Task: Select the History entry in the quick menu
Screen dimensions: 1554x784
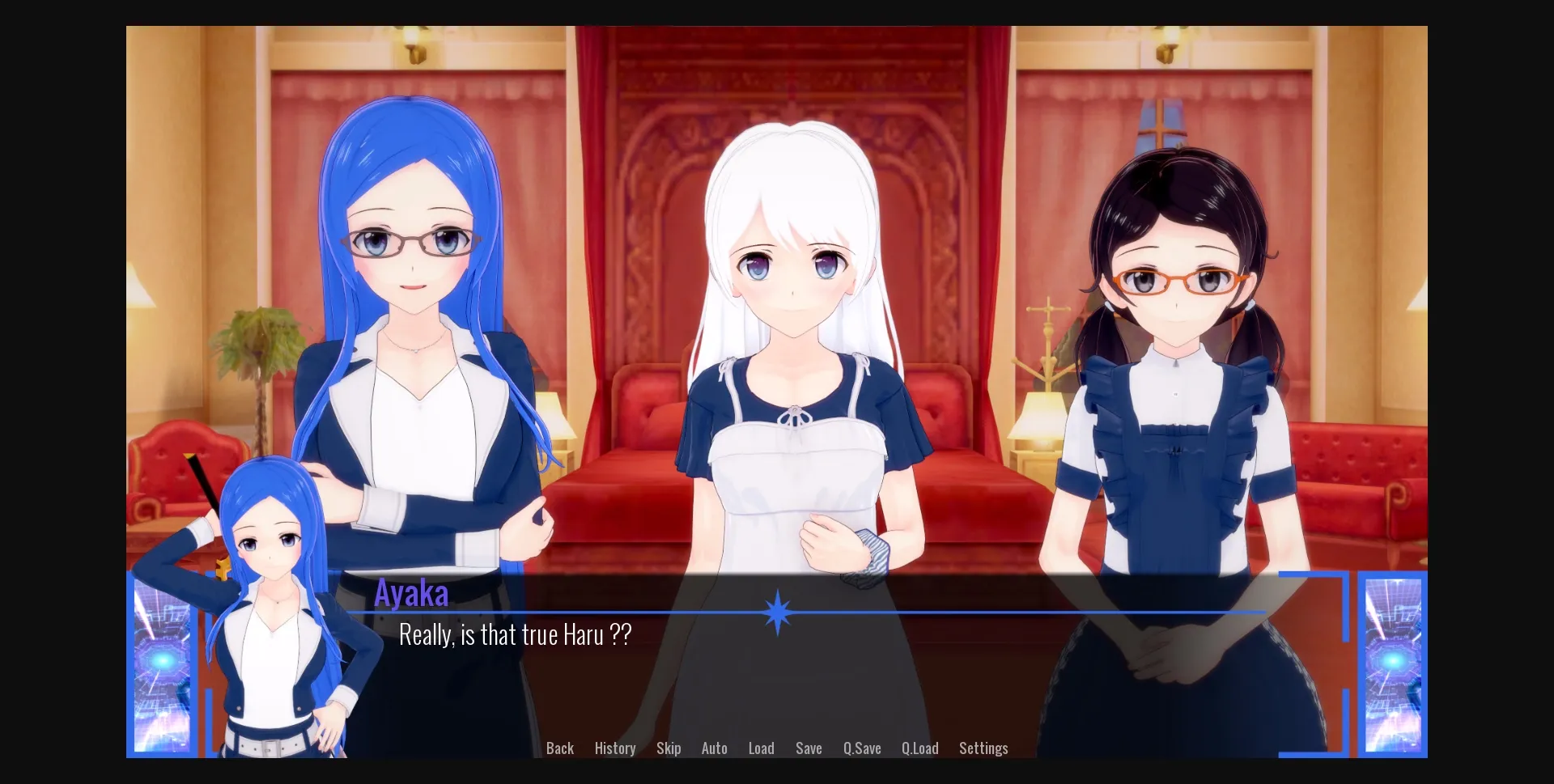Action: pyautogui.click(x=614, y=748)
